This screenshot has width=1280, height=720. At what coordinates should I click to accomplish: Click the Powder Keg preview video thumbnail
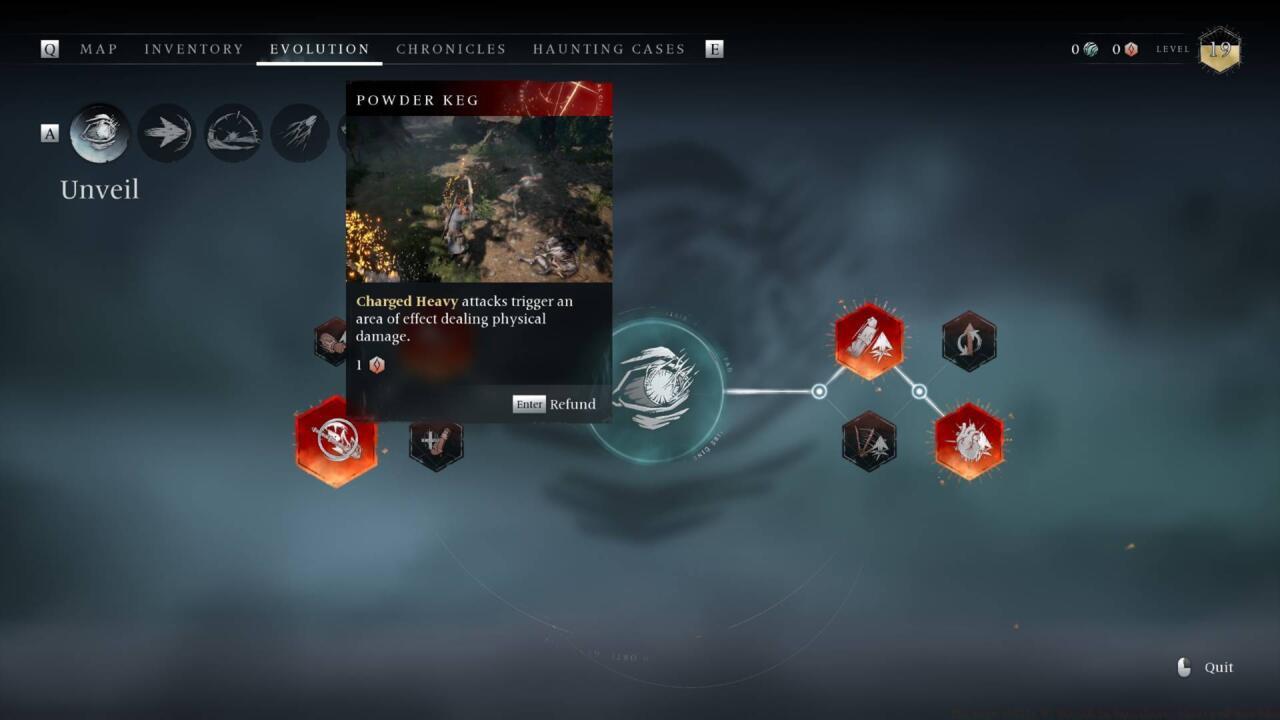click(478, 198)
